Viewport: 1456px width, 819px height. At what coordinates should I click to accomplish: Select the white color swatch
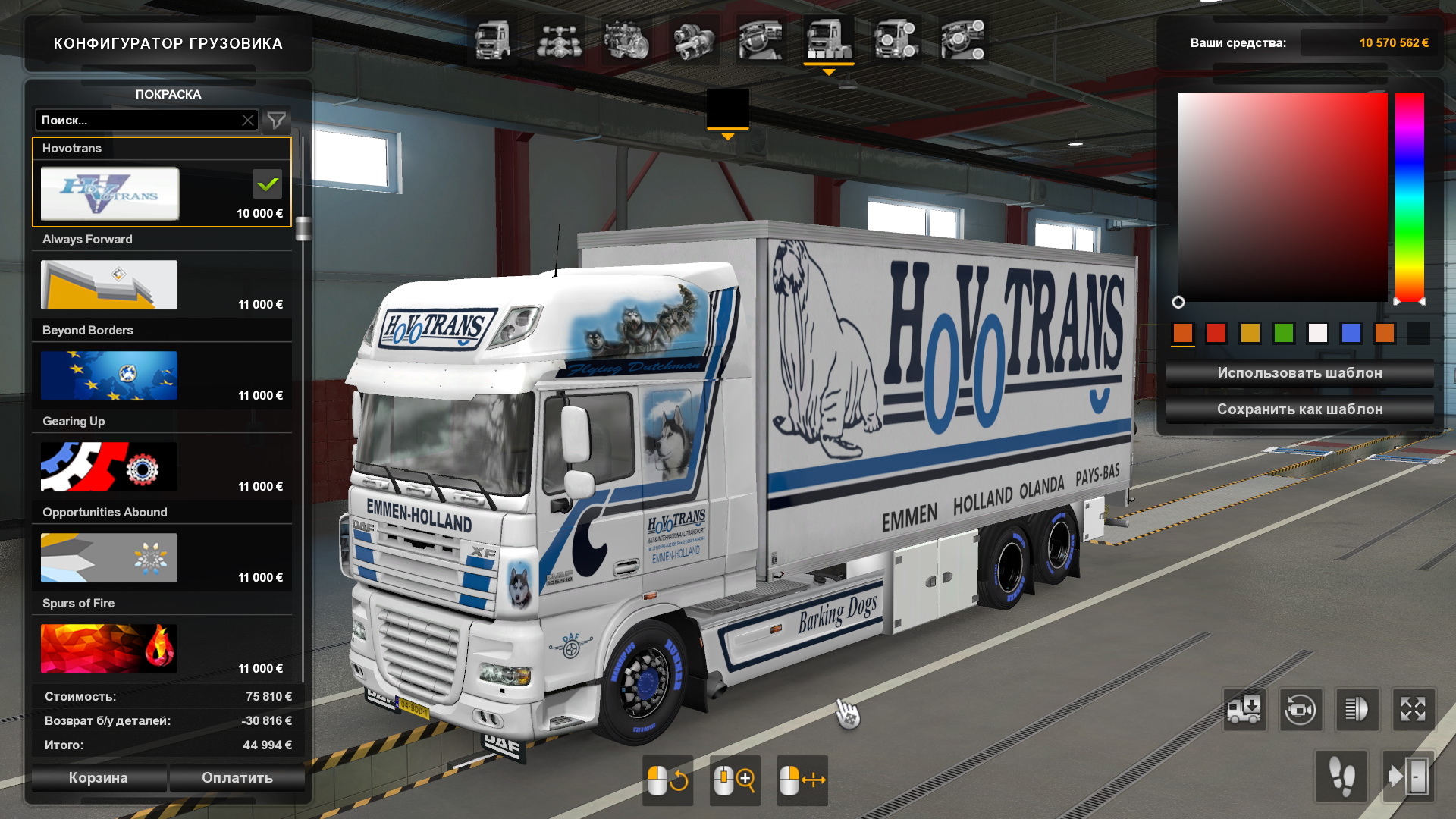(x=1317, y=333)
